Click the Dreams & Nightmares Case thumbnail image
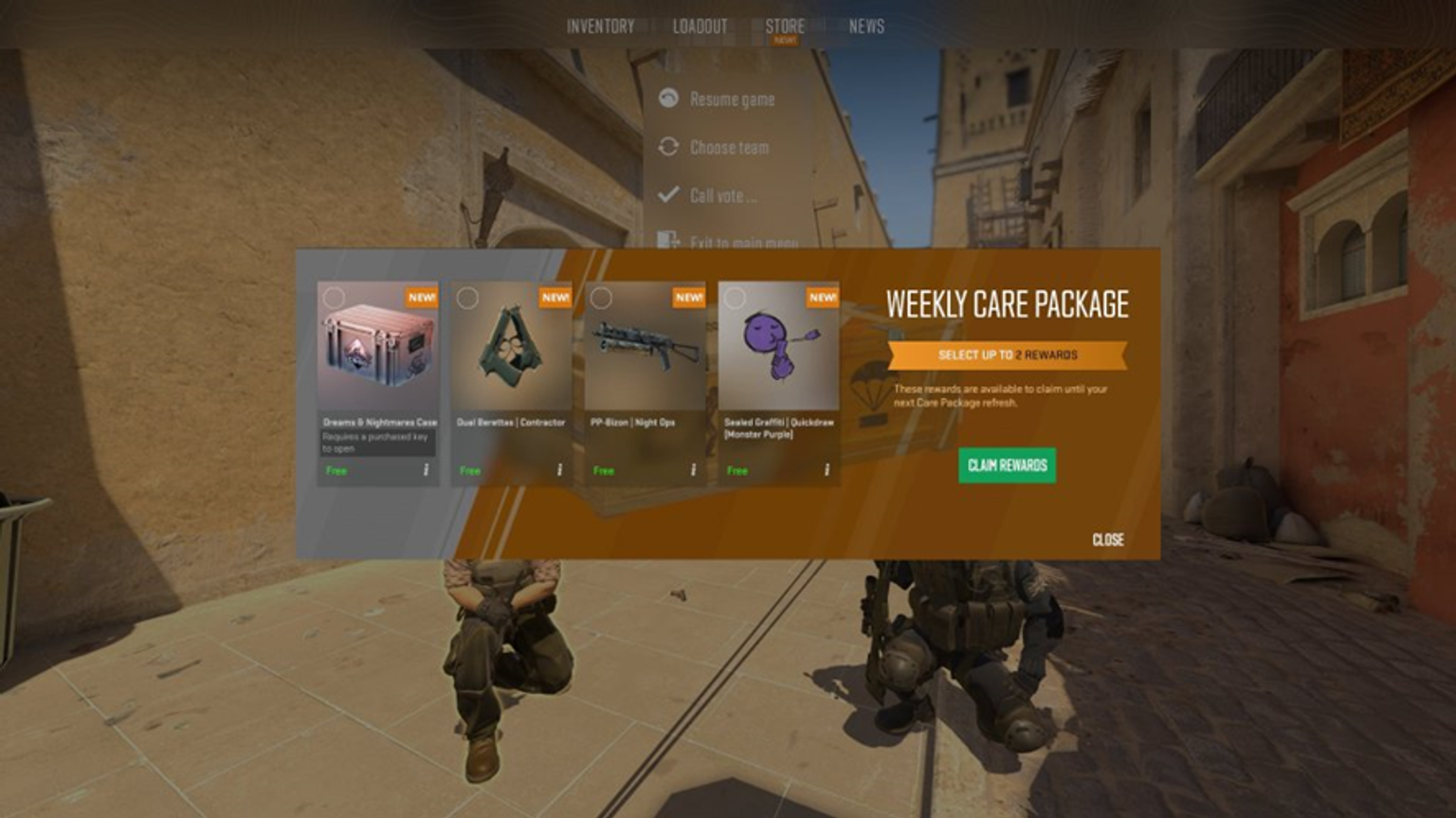 point(377,349)
